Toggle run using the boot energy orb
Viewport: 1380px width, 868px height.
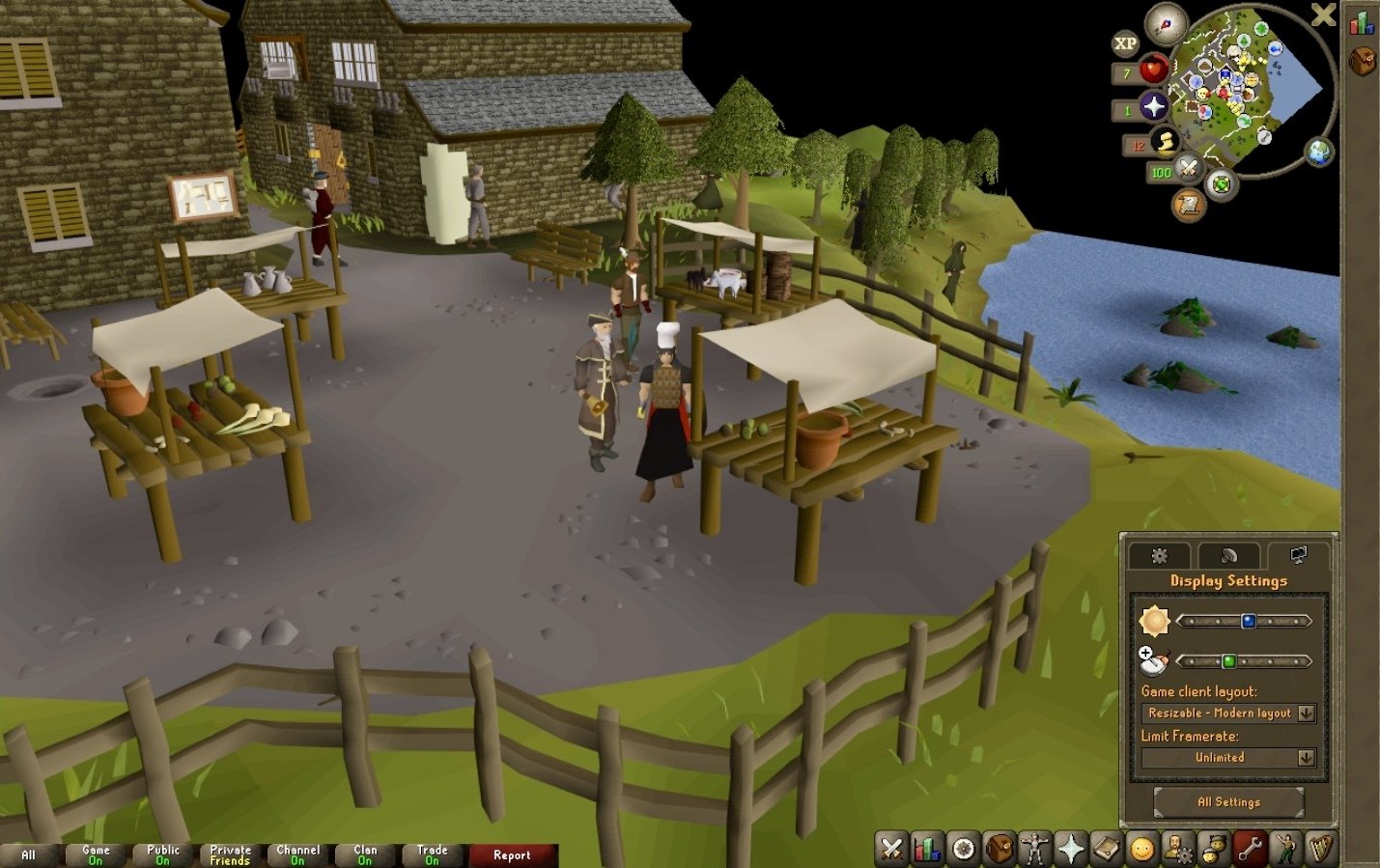point(1165,143)
